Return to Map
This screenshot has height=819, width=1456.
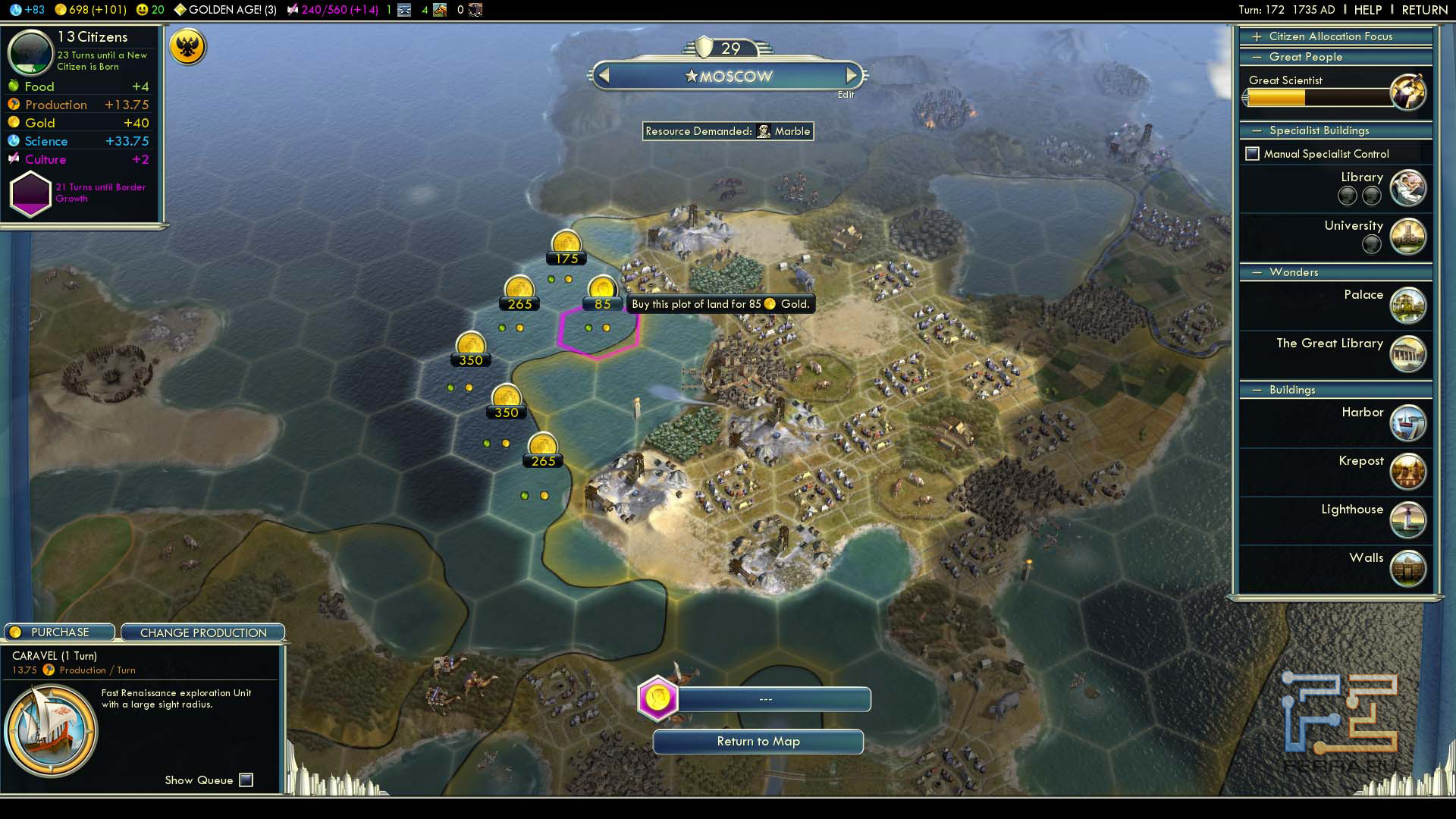coord(758,742)
